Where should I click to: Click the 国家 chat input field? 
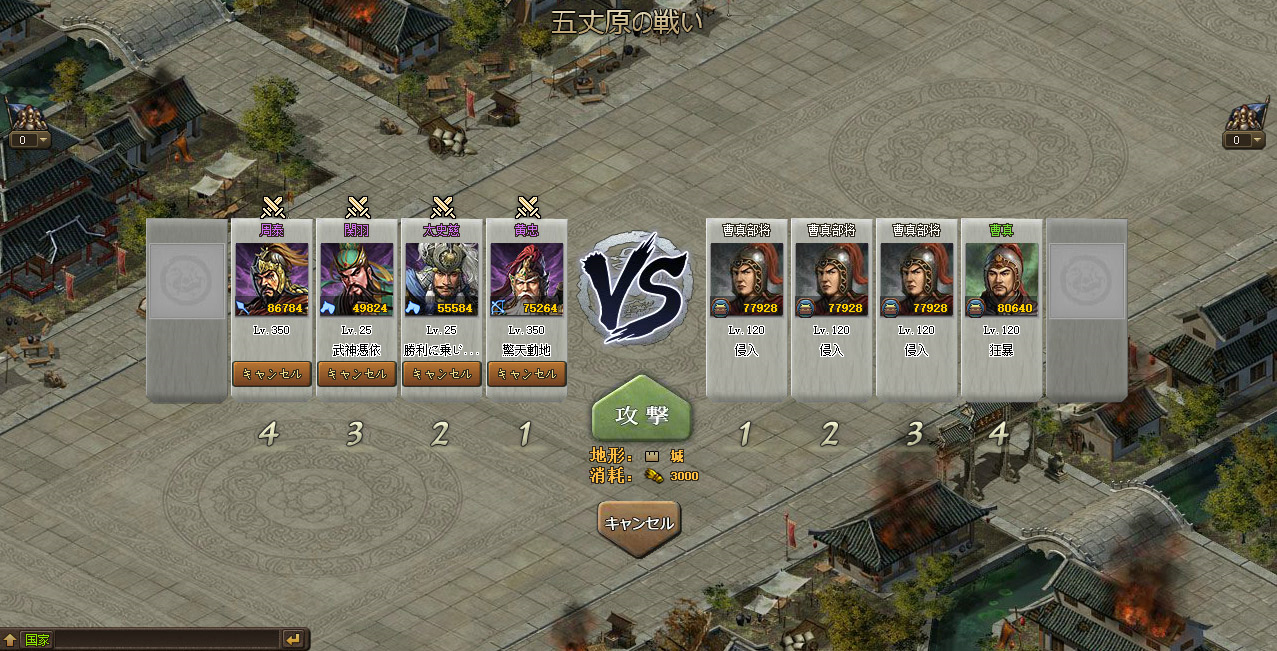coord(160,639)
